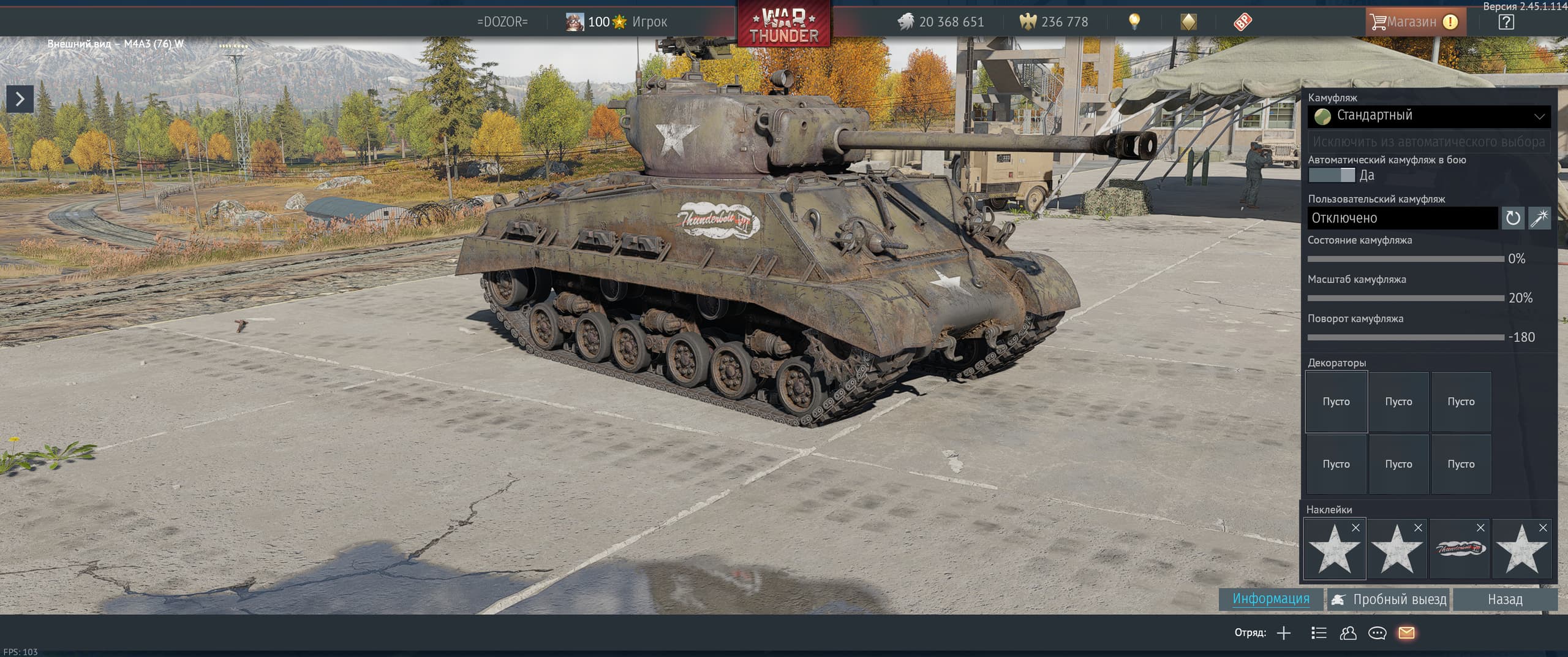Open the Стандартный camouflage dropdown
1568x657 pixels.
[x=1428, y=116]
